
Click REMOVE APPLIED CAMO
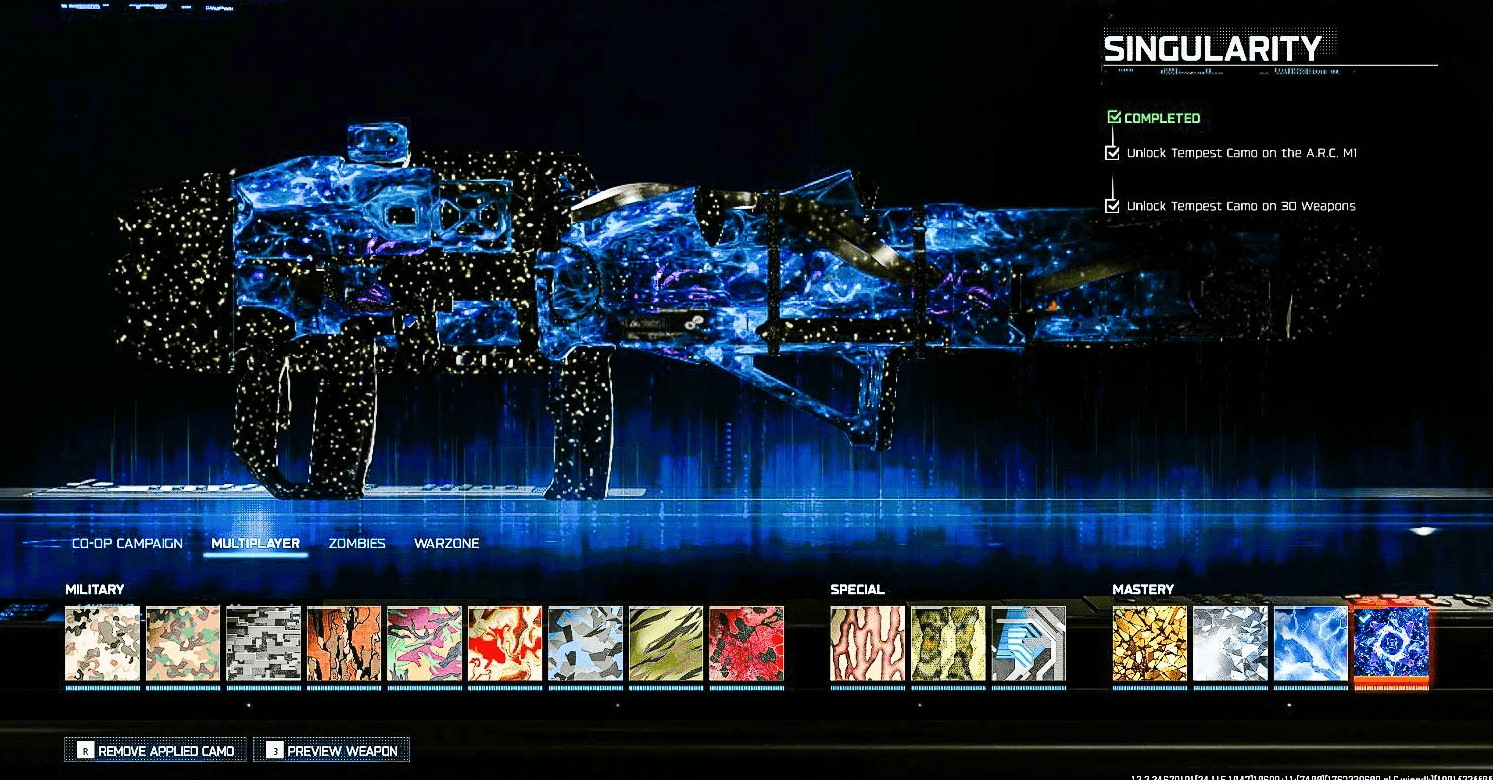point(155,749)
